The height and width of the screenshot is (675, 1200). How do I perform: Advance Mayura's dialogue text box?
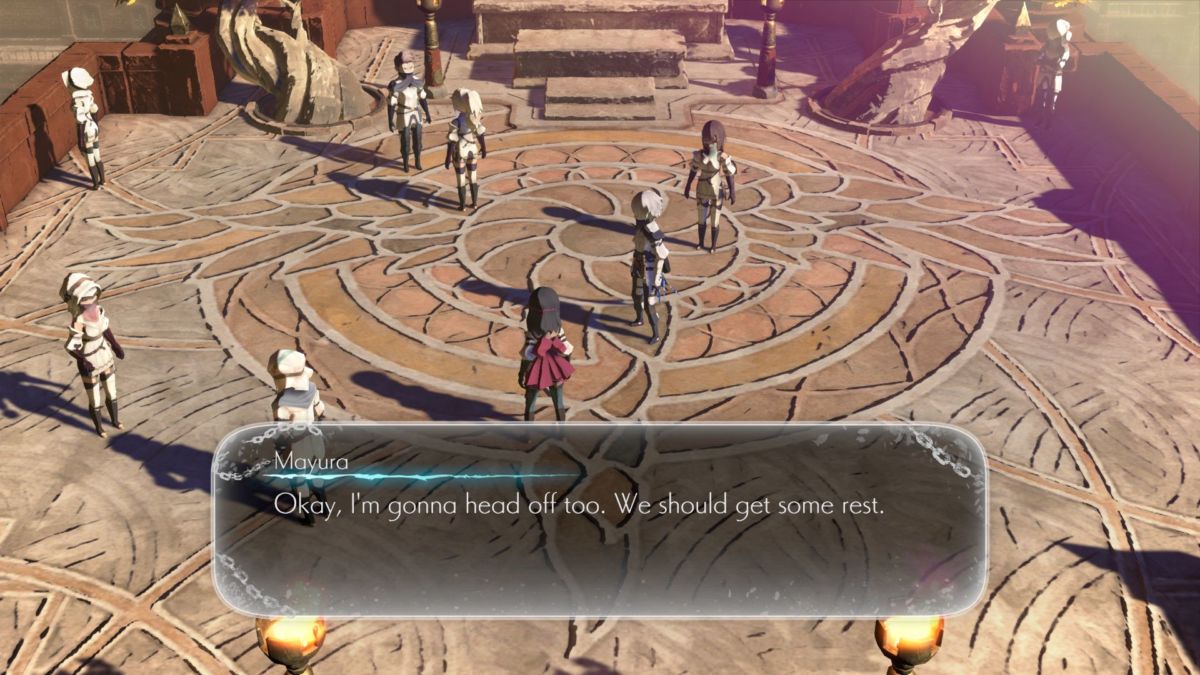[599, 518]
